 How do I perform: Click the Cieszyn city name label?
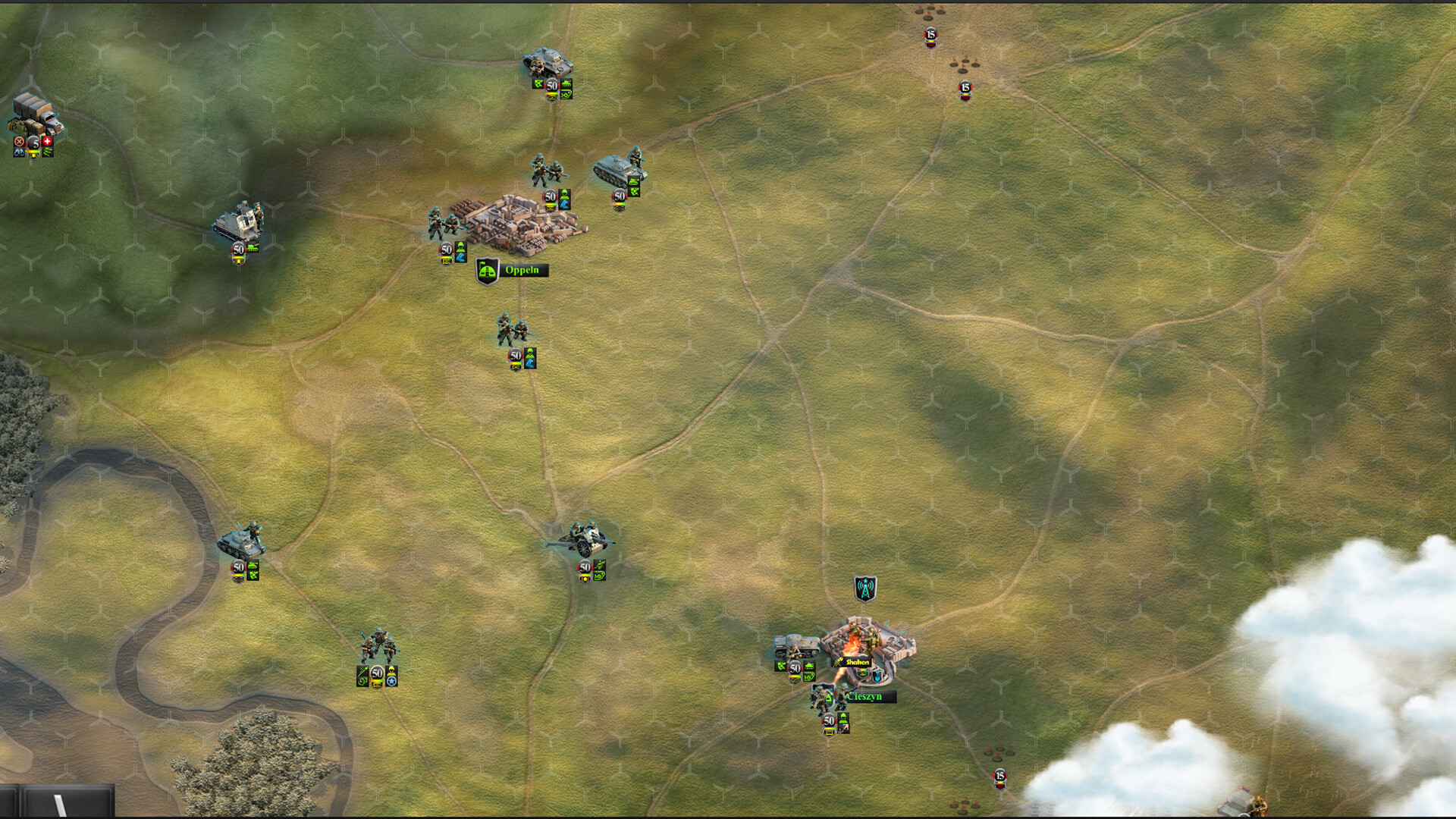pyautogui.click(x=864, y=696)
